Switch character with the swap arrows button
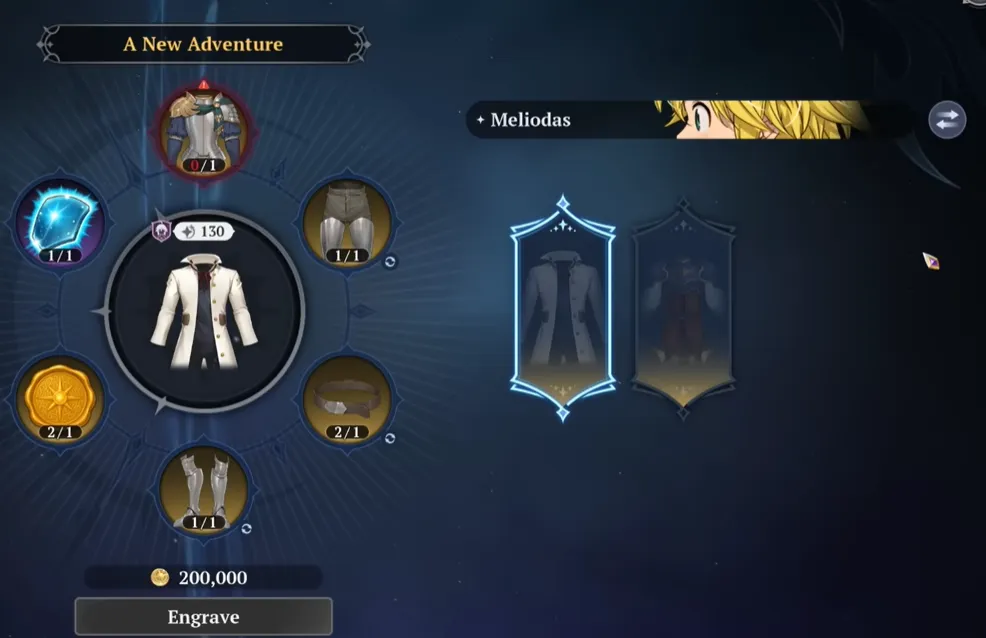 [x=946, y=120]
